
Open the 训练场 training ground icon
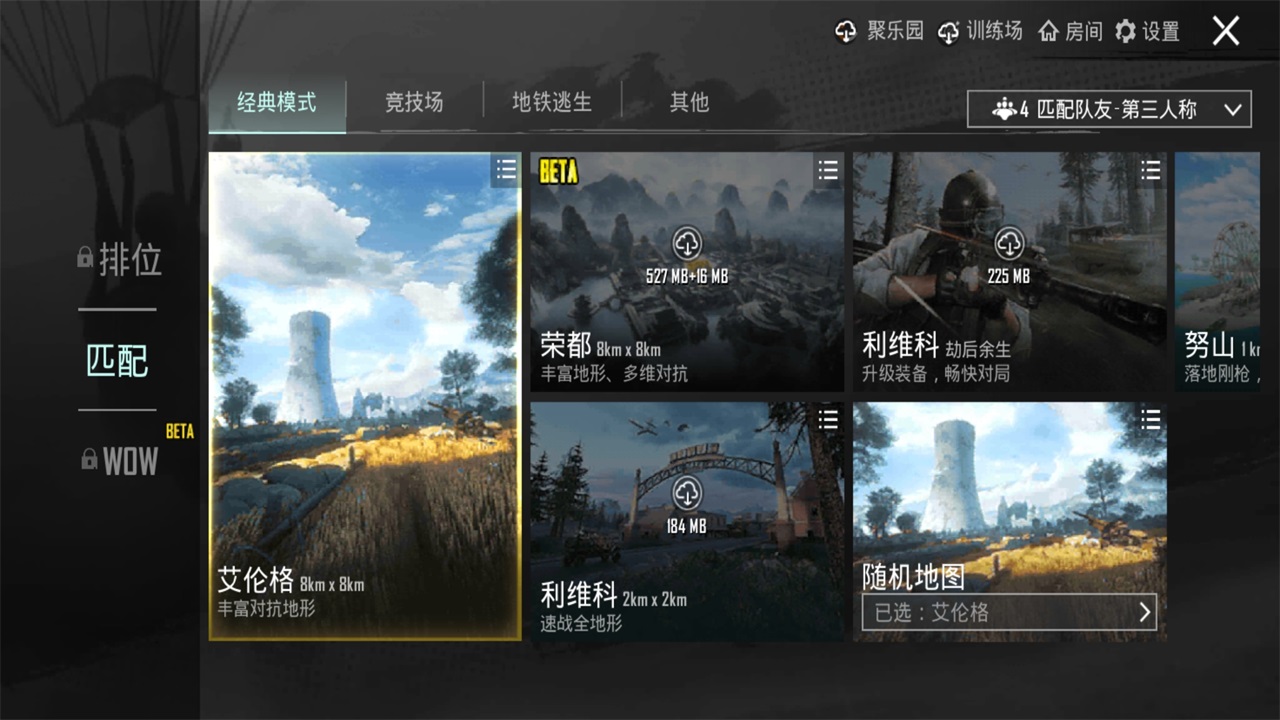coord(948,31)
